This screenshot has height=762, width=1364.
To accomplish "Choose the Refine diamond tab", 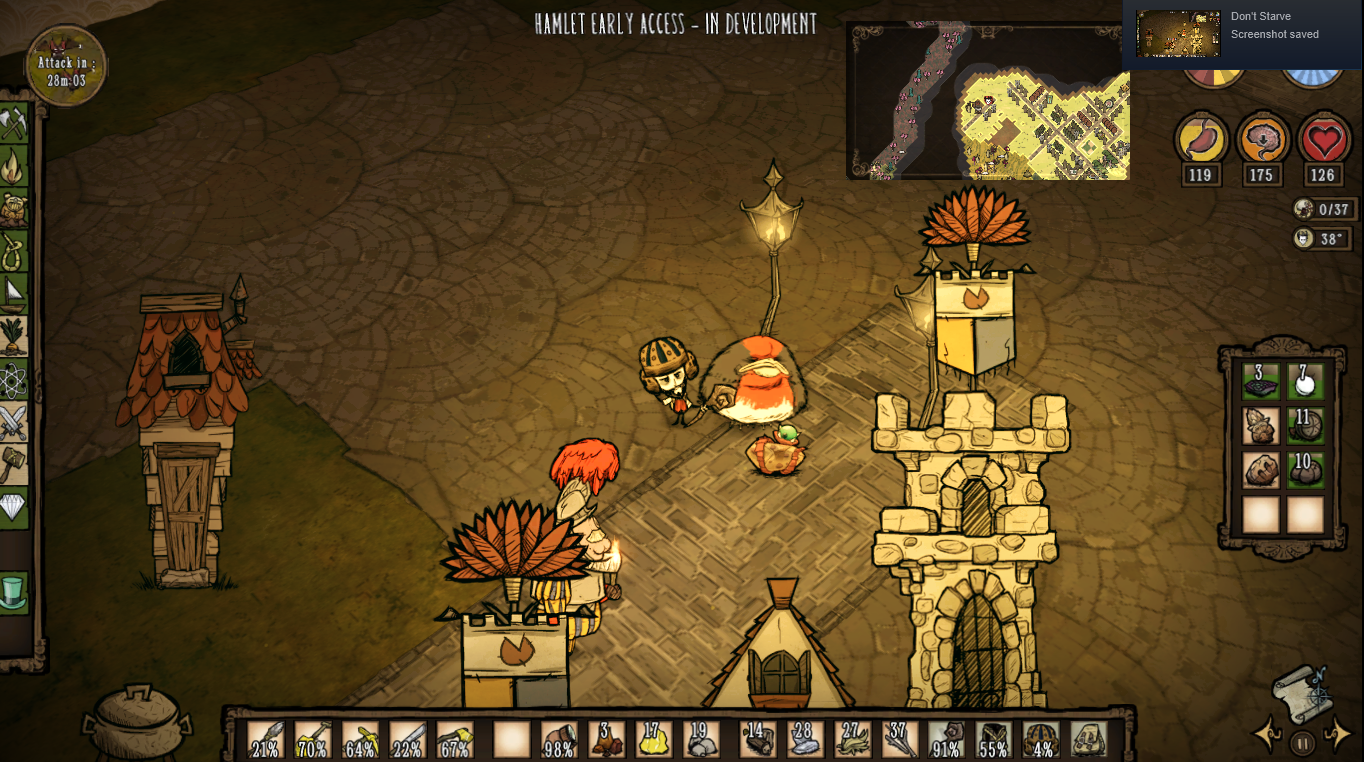I will [x=14, y=508].
